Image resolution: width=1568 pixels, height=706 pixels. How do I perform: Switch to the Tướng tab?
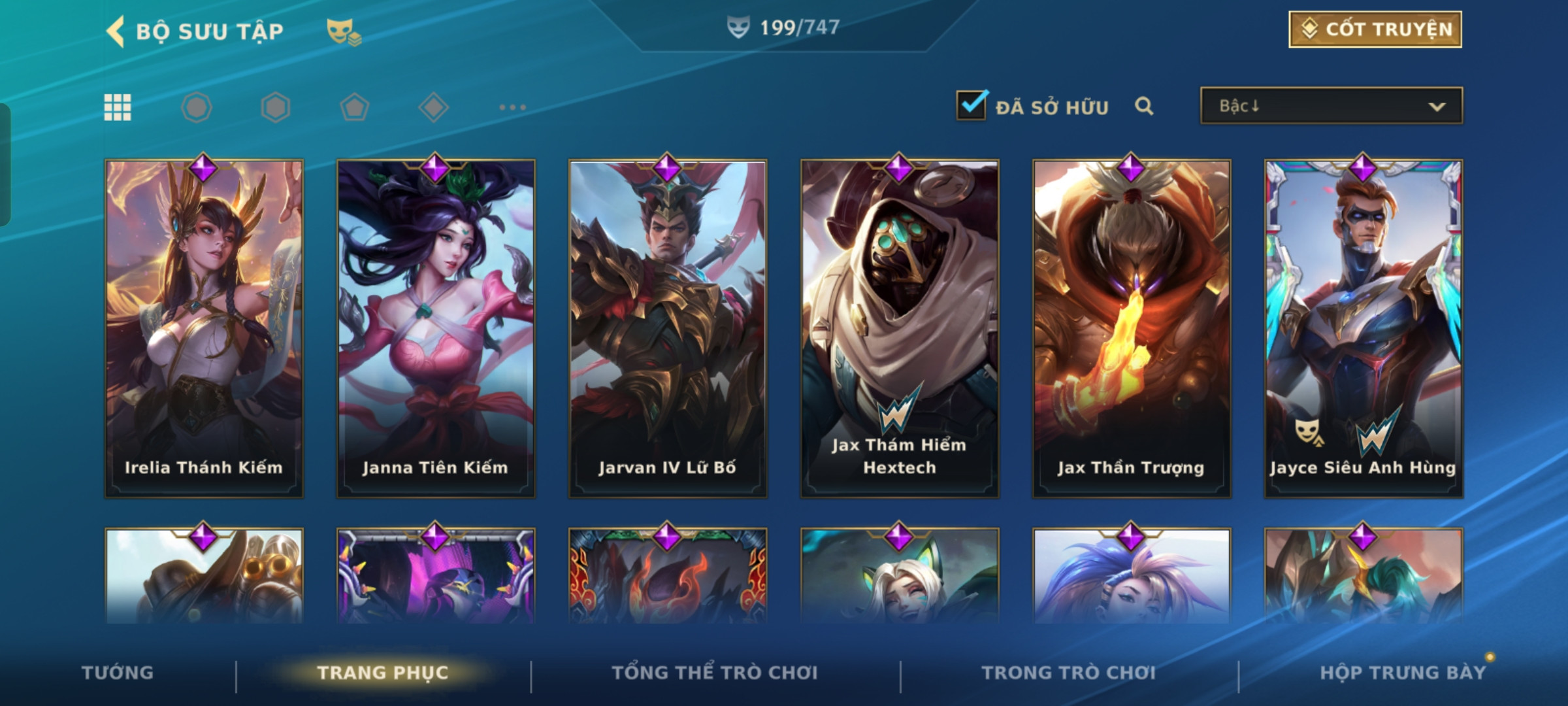tap(118, 673)
